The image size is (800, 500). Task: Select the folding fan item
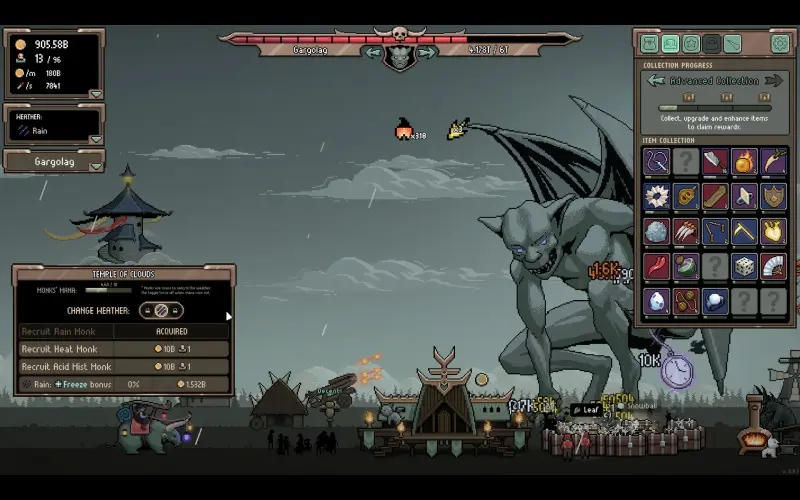(774, 266)
